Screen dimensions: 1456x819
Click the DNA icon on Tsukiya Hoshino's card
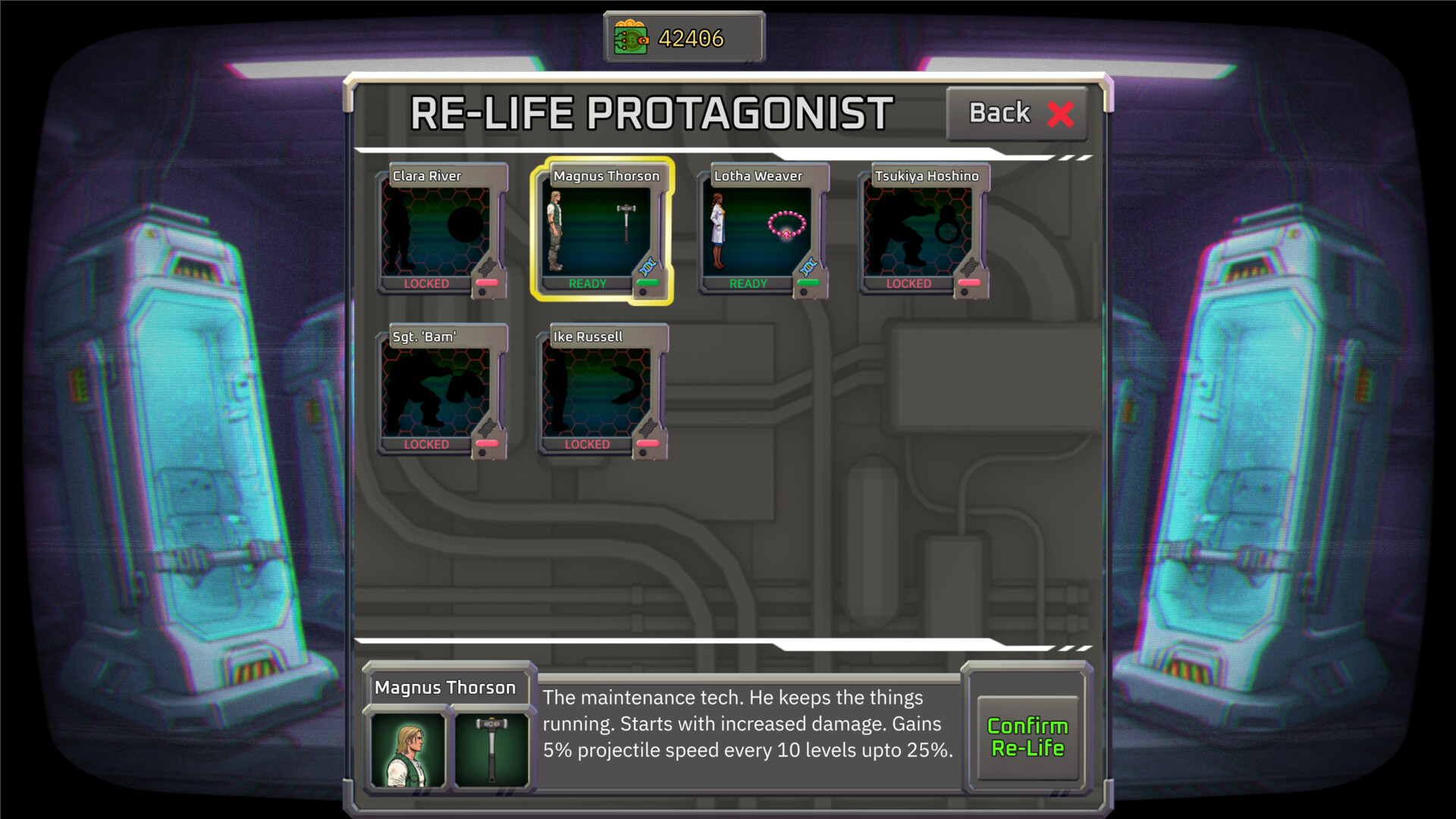tap(969, 266)
